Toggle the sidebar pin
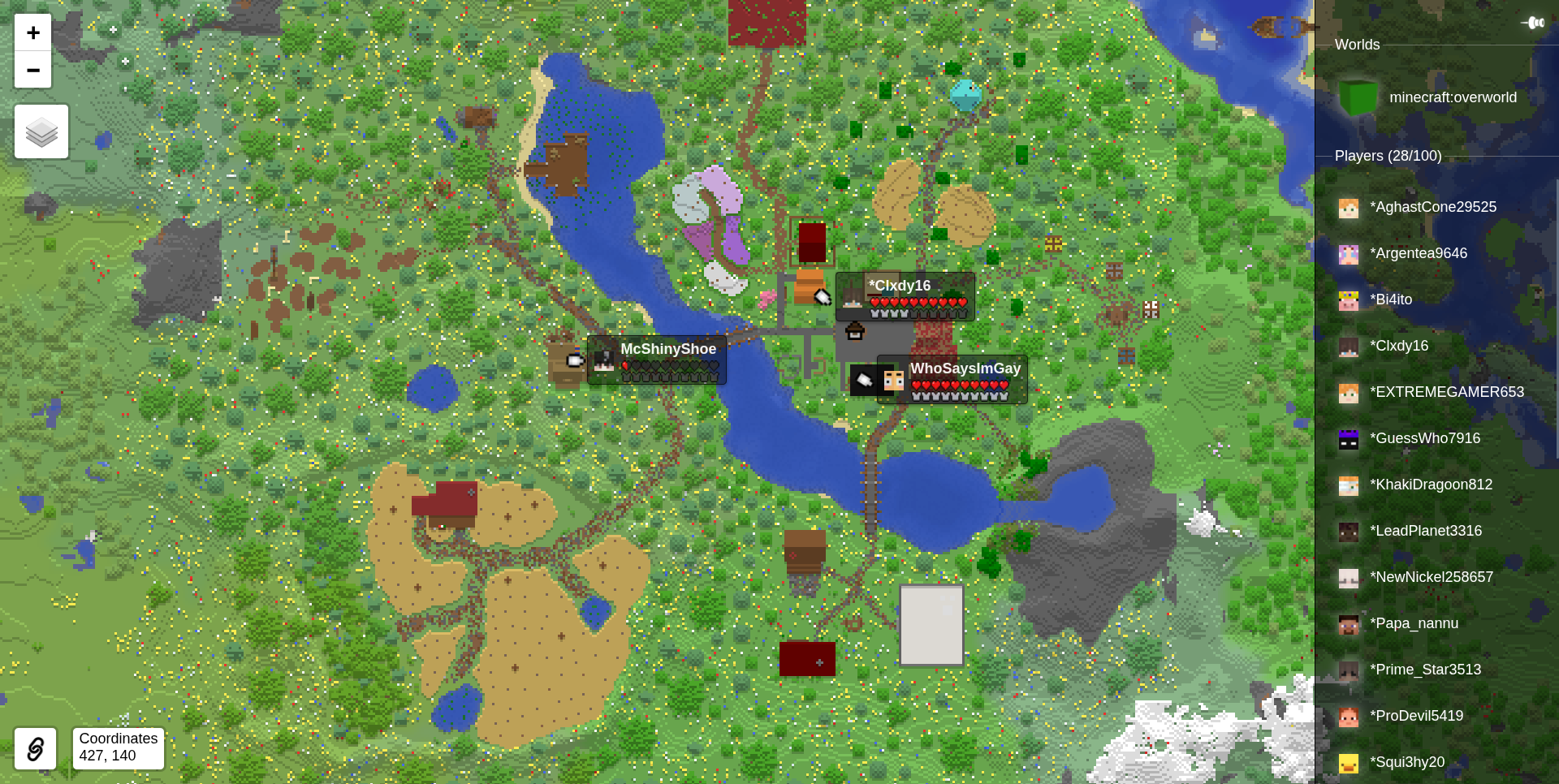Screen dimensions: 1559x784 tap(1534, 23)
